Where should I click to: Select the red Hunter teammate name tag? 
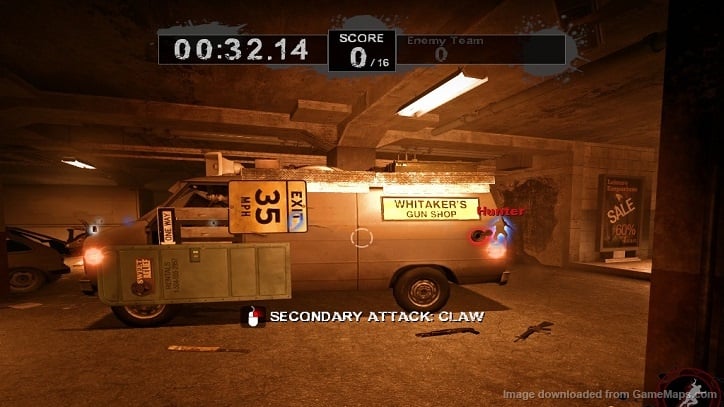coord(501,211)
